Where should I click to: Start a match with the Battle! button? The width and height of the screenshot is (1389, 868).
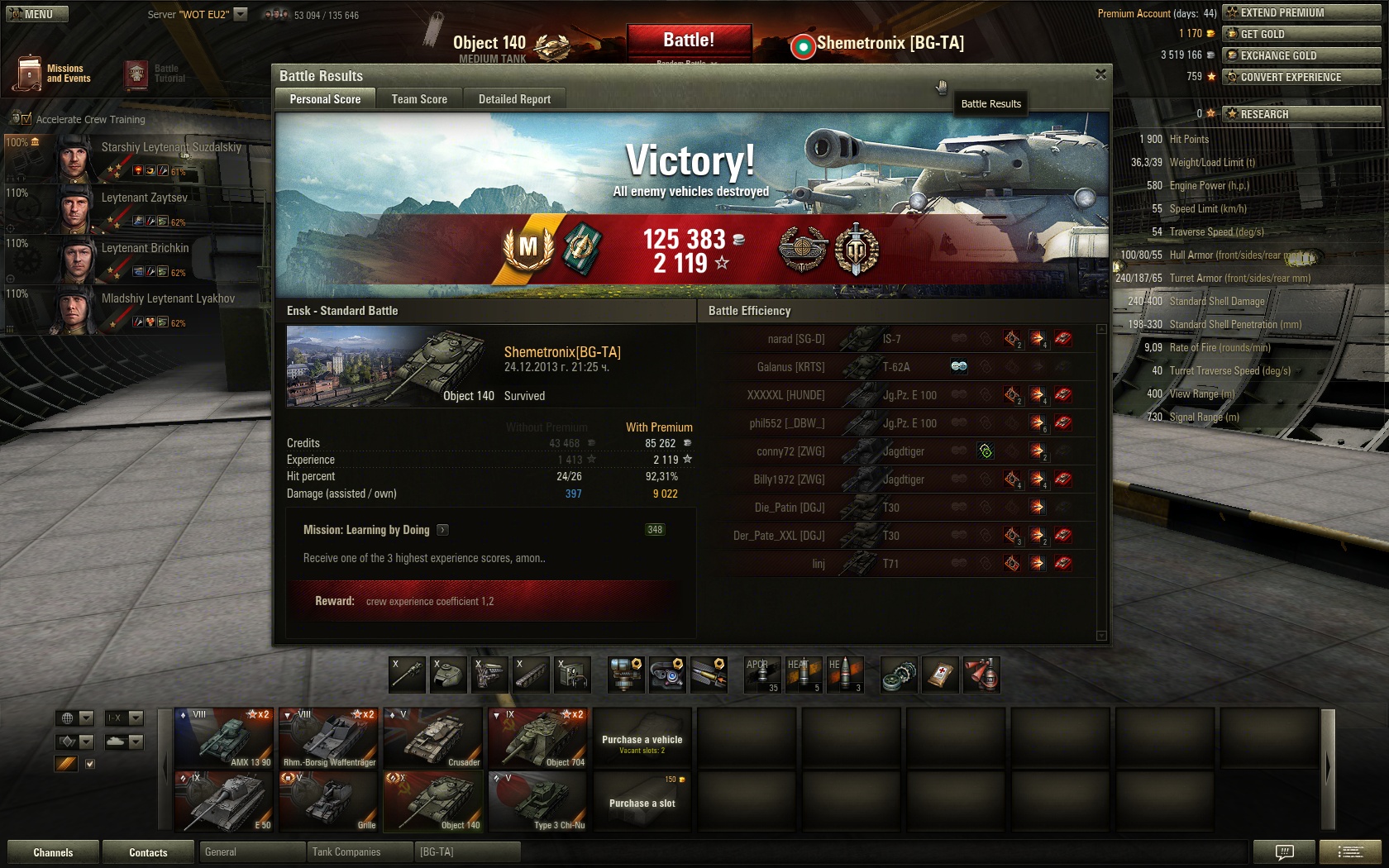689,41
